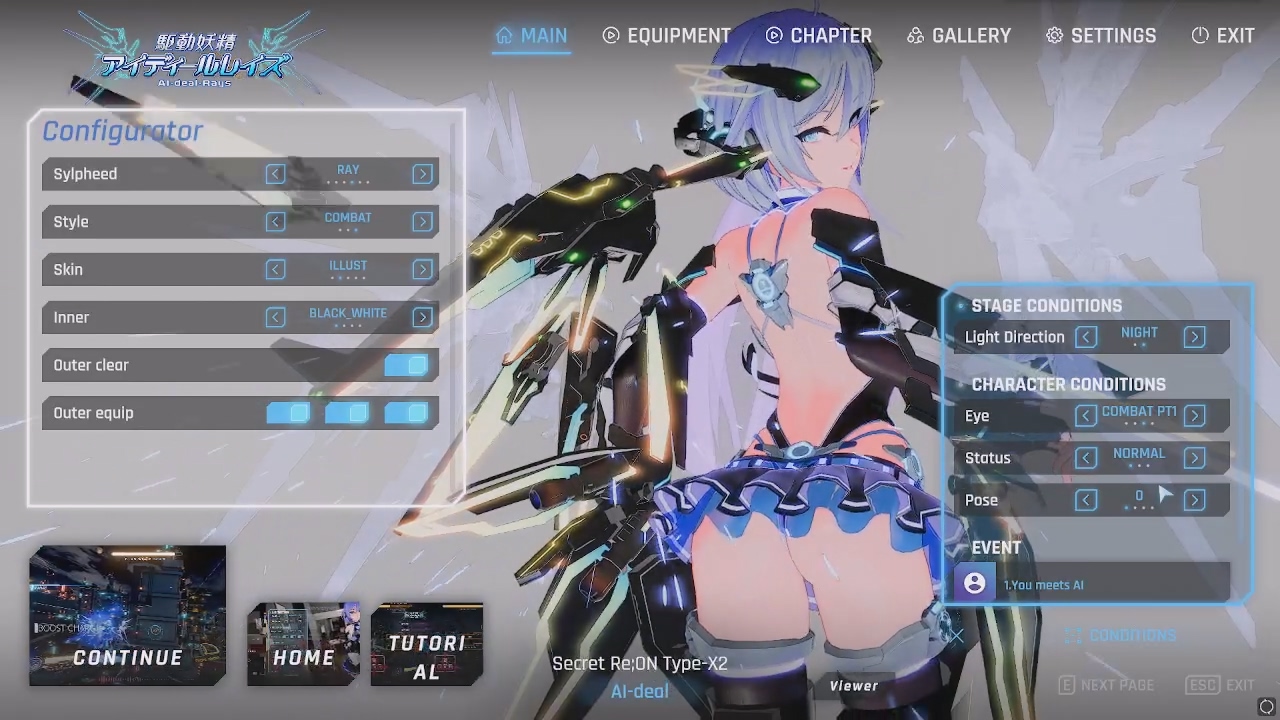
Task: Open the SETTINGS menu
Action: (x=1101, y=36)
